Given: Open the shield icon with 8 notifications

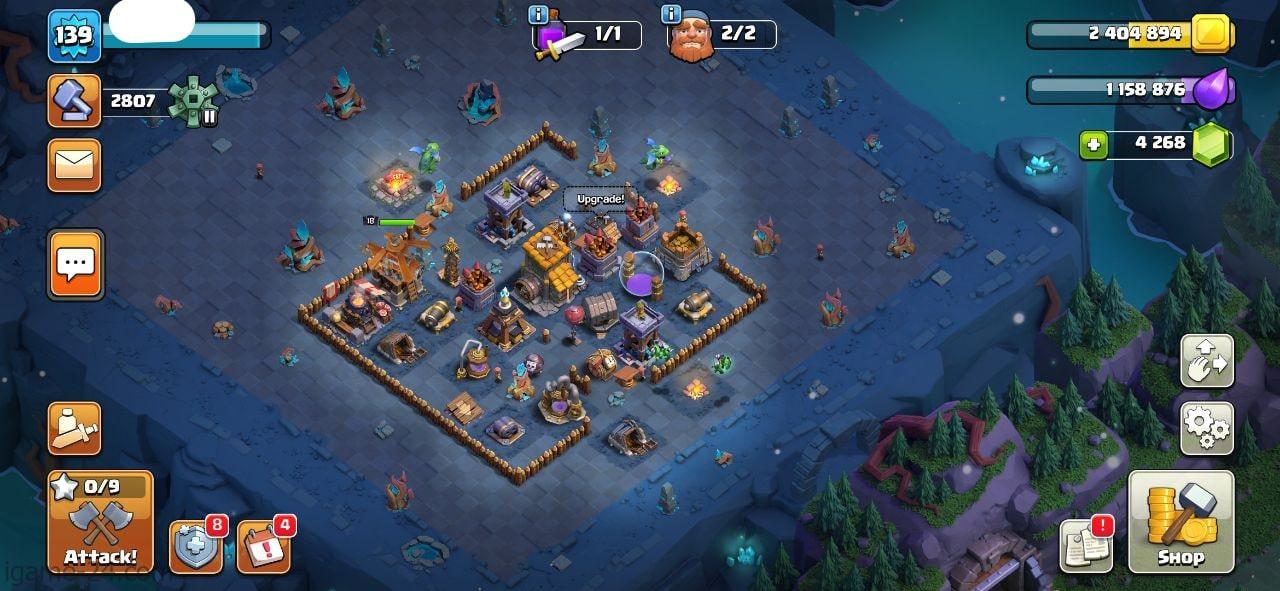Looking at the screenshot, I should (x=195, y=548).
